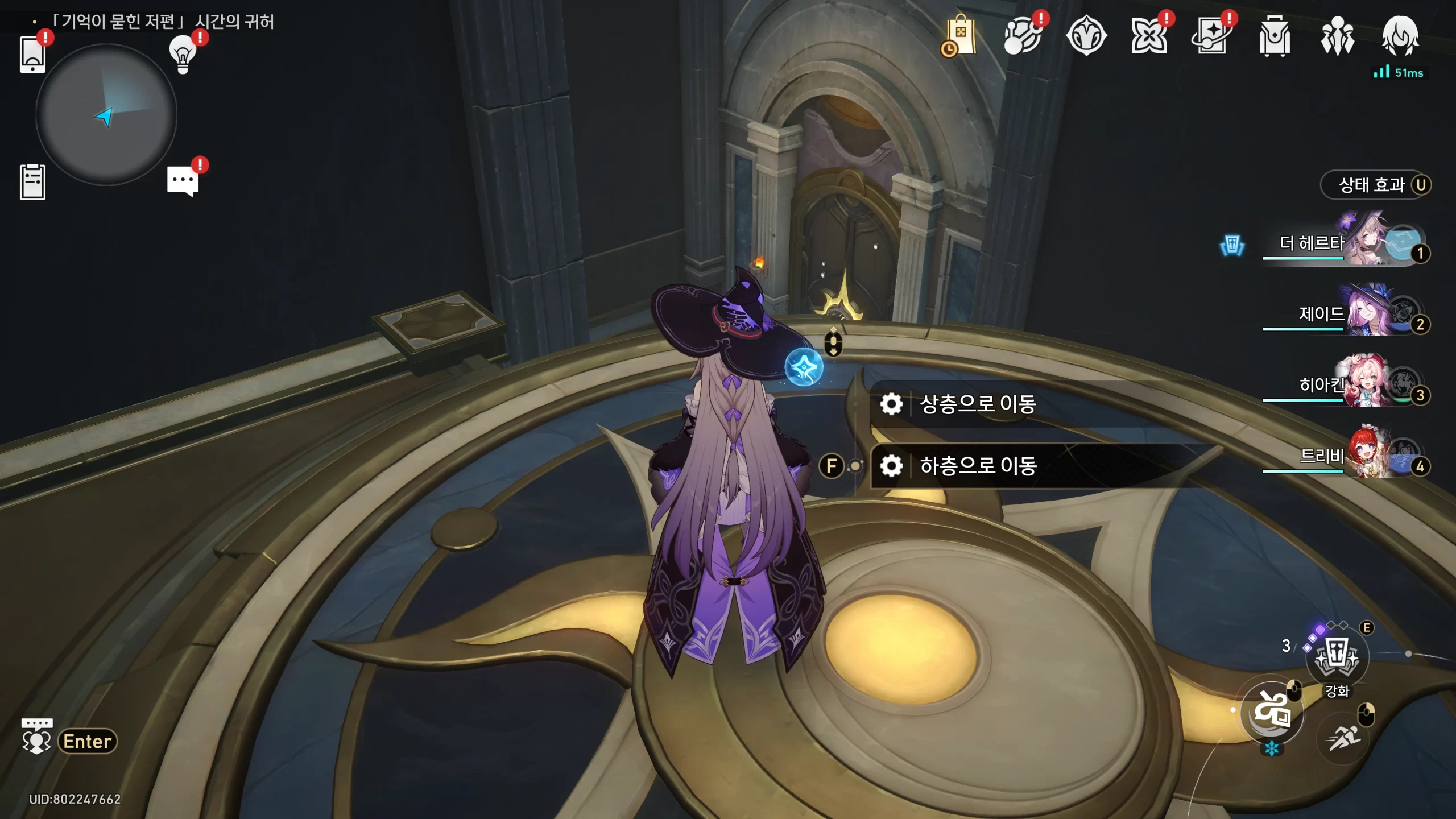Open the mission clipboard log
The height and width of the screenshot is (819, 1456).
tap(32, 182)
